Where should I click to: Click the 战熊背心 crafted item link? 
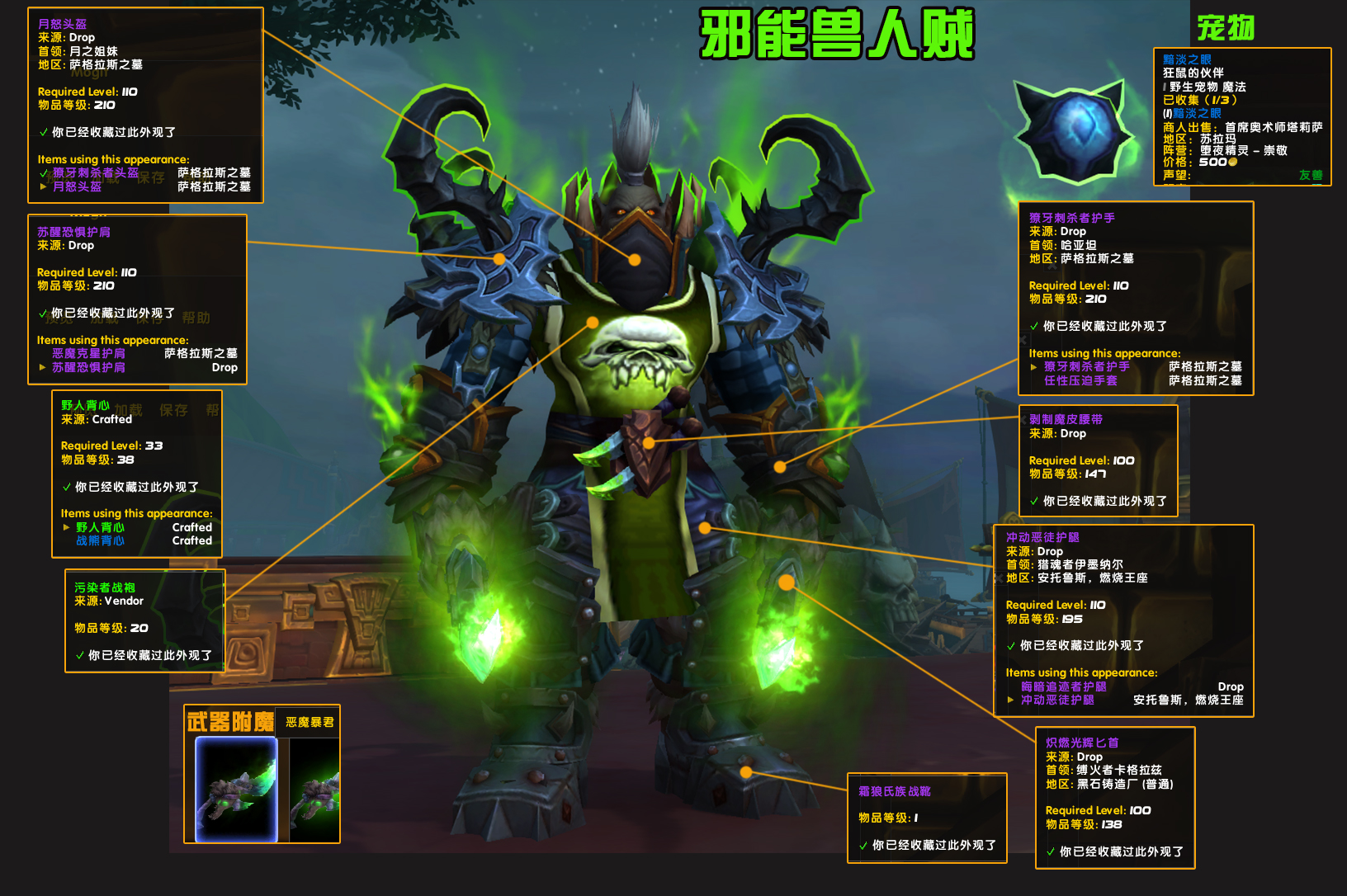(99, 540)
